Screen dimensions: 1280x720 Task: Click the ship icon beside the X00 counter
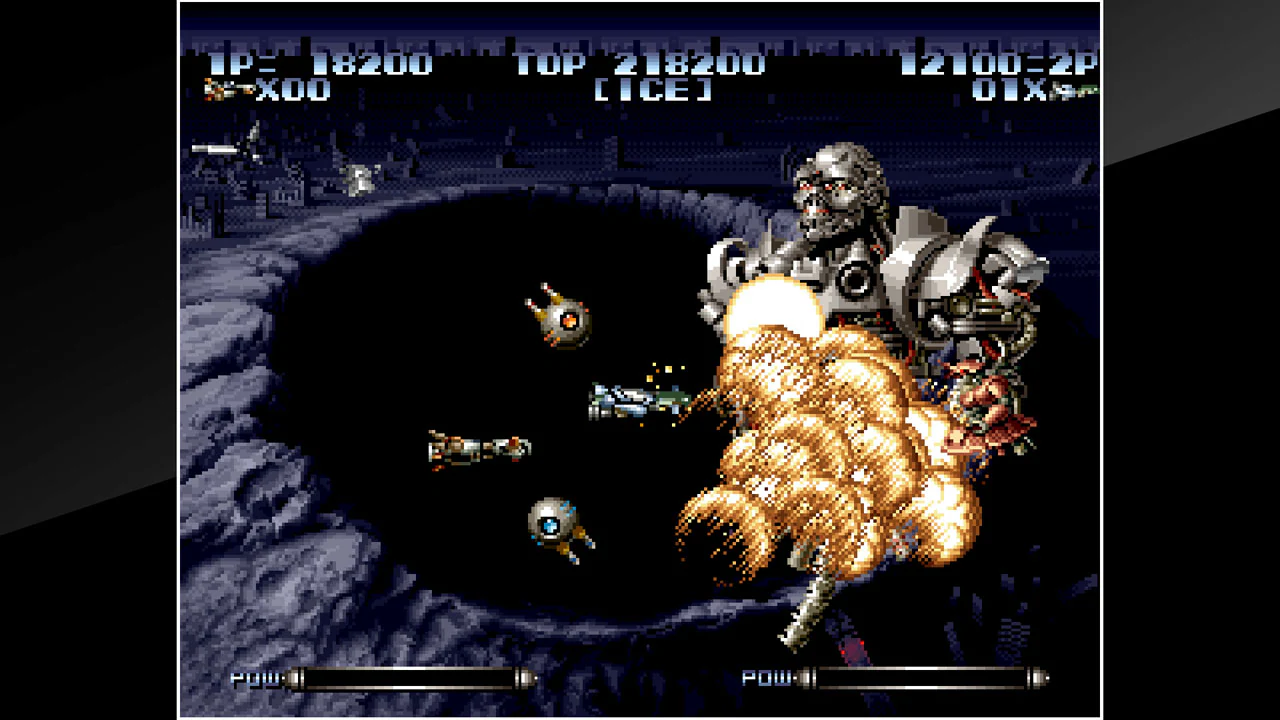[228, 90]
